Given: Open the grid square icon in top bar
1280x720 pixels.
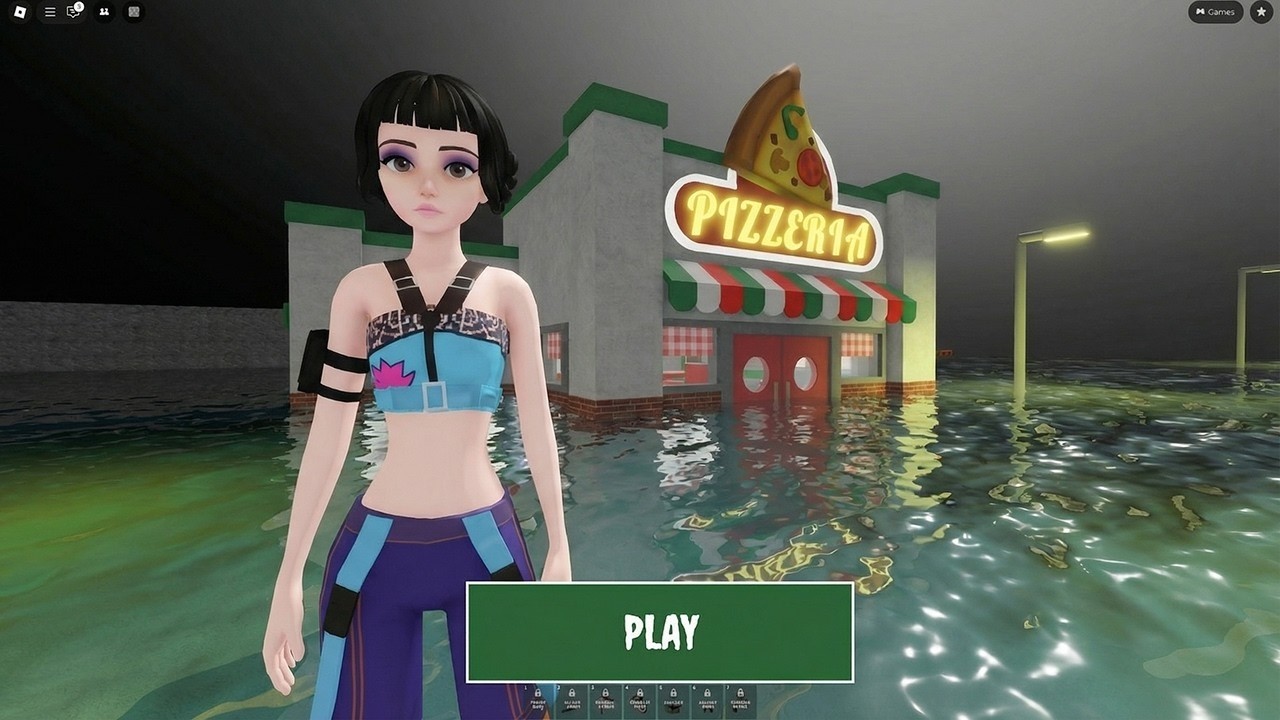Looking at the screenshot, I should pyautogui.click(x=134, y=12).
